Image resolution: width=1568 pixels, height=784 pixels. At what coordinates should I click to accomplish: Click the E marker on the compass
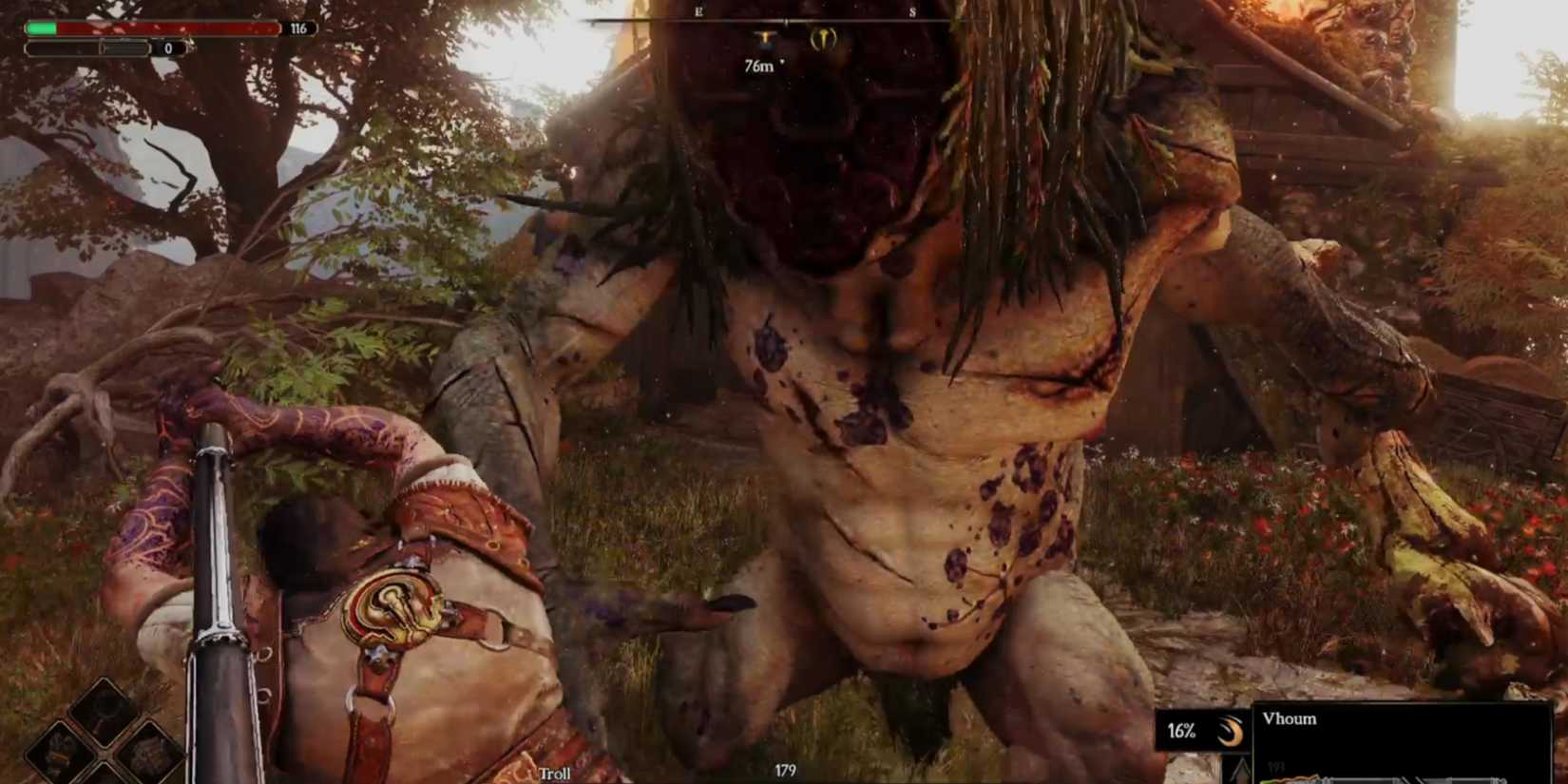point(698,11)
